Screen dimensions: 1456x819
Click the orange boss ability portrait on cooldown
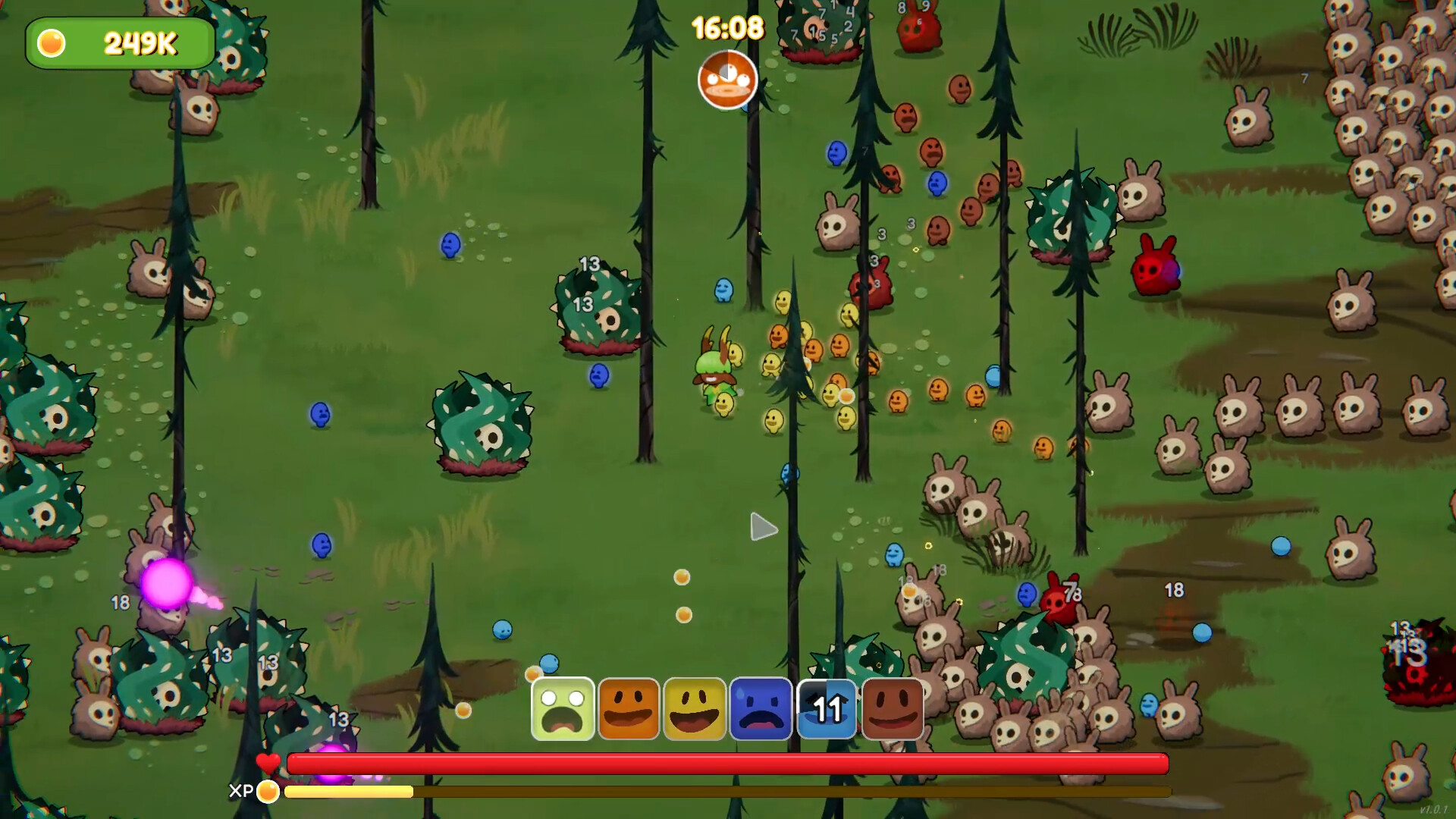click(727, 80)
